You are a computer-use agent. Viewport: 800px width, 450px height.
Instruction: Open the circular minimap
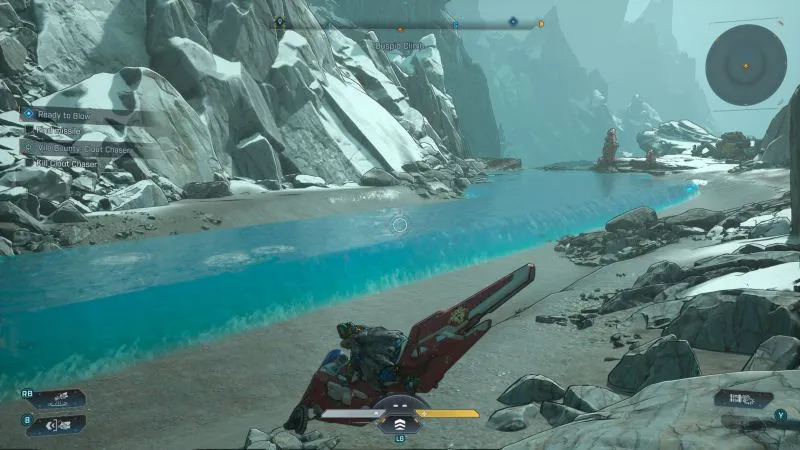pyautogui.click(x=745, y=65)
